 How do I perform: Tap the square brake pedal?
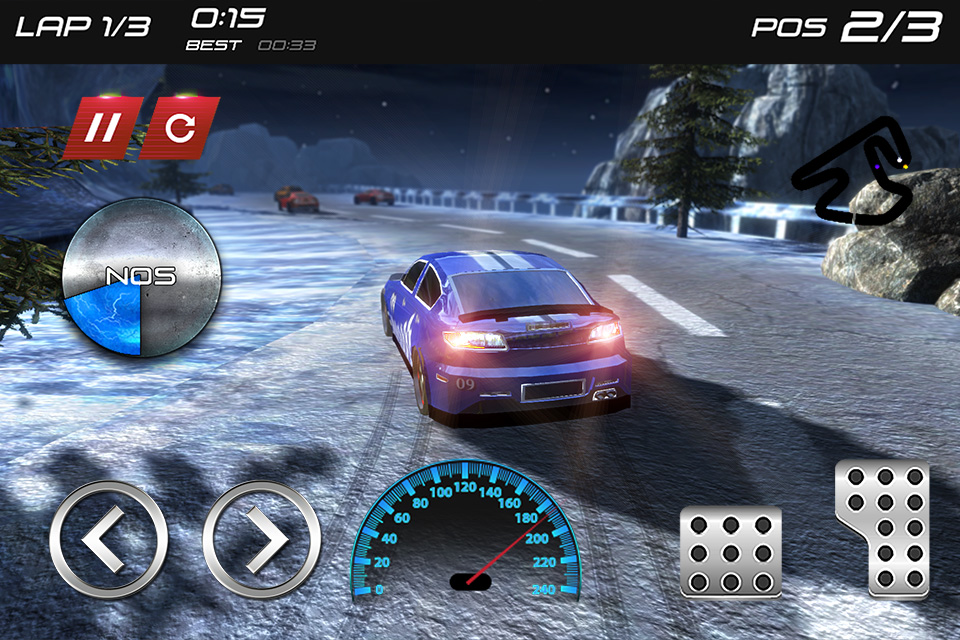click(730, 552)
